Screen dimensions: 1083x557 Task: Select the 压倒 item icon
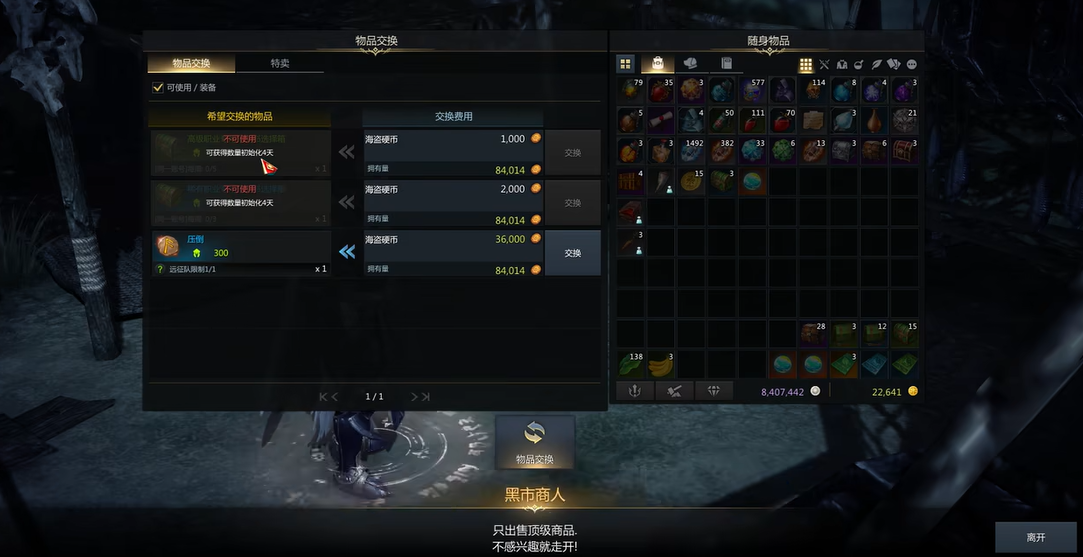167,246
